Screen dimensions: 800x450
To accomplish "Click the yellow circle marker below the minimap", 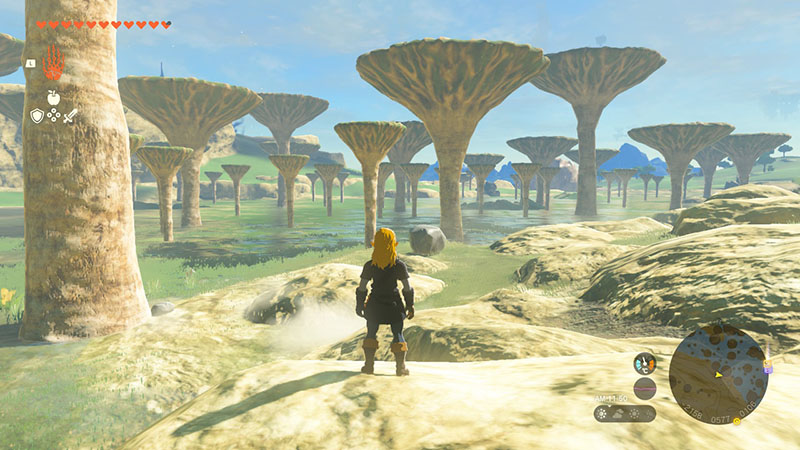I will pyautogui.click(x=737, y=421).
